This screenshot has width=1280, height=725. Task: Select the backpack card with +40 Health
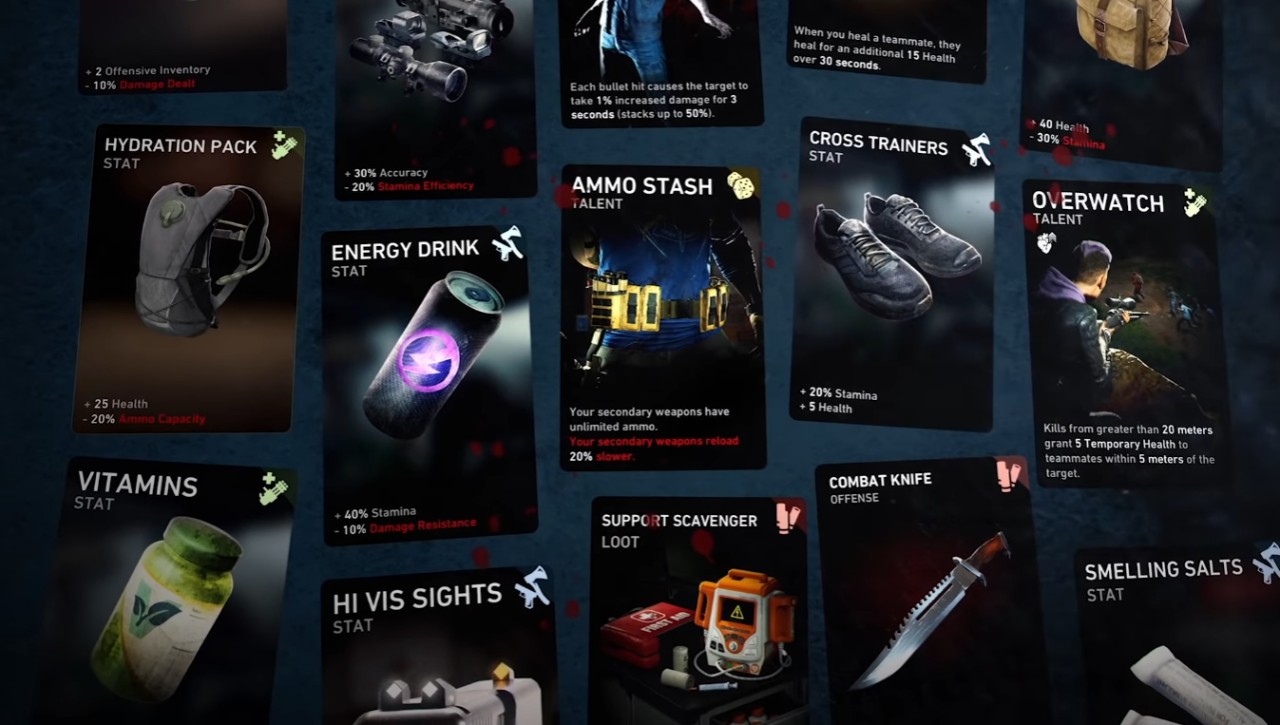click(x=1120, y=80)
